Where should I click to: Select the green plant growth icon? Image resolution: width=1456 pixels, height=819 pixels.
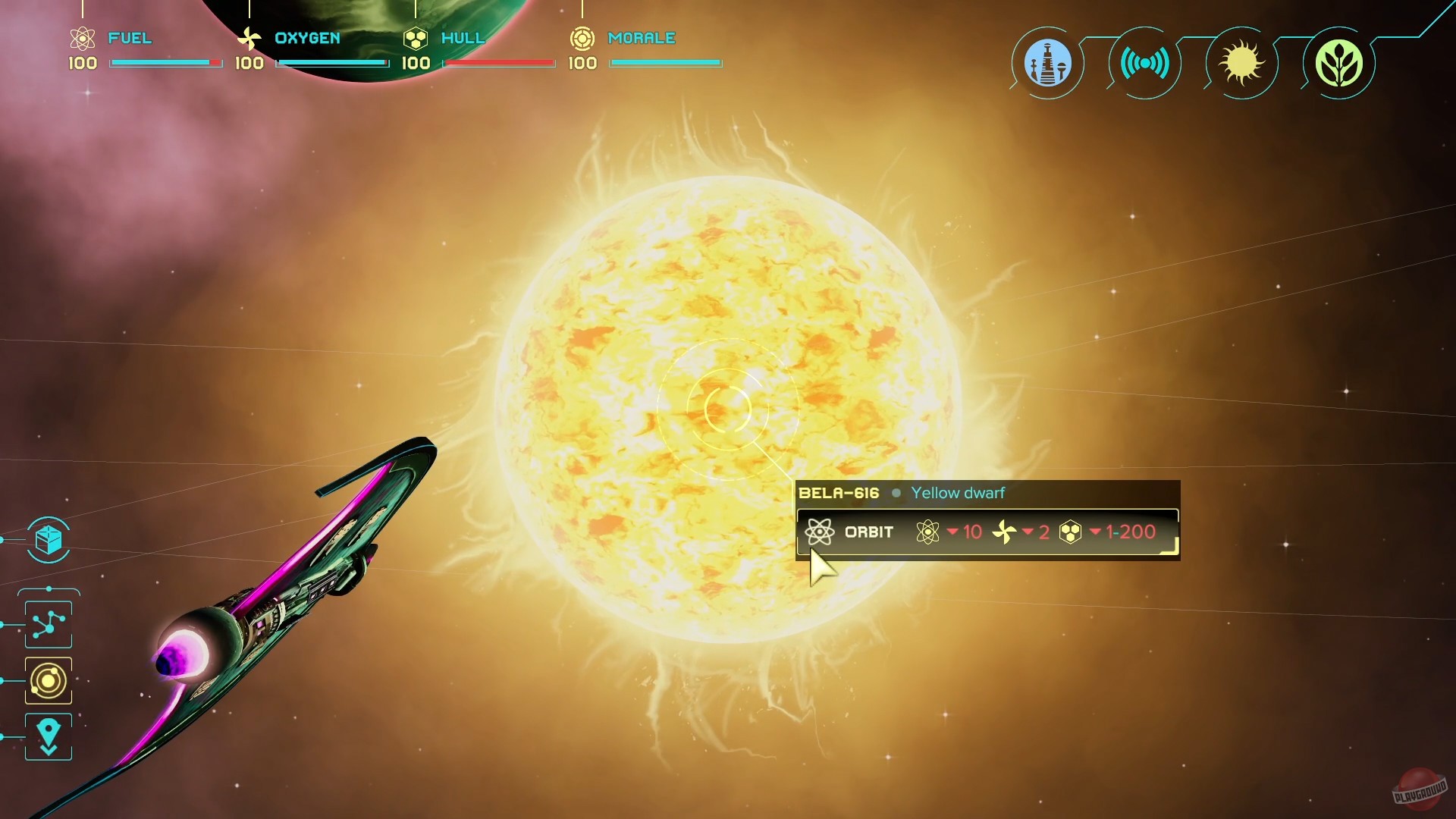(1339, 64)
